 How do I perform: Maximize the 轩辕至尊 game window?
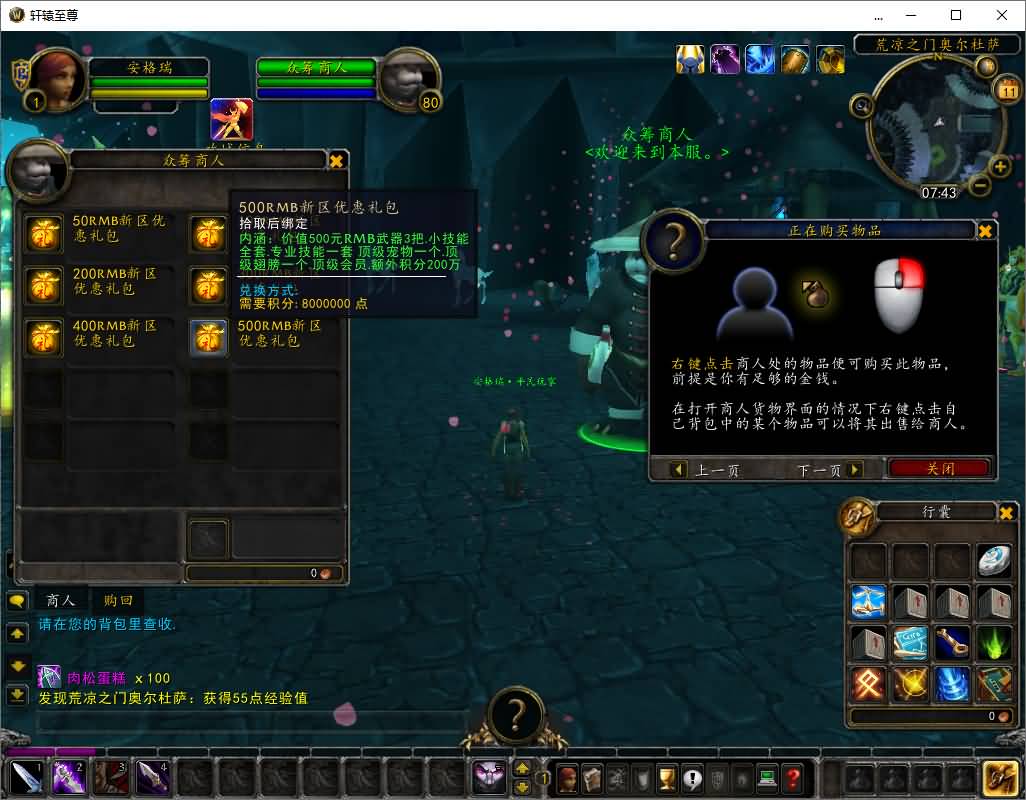956,15
